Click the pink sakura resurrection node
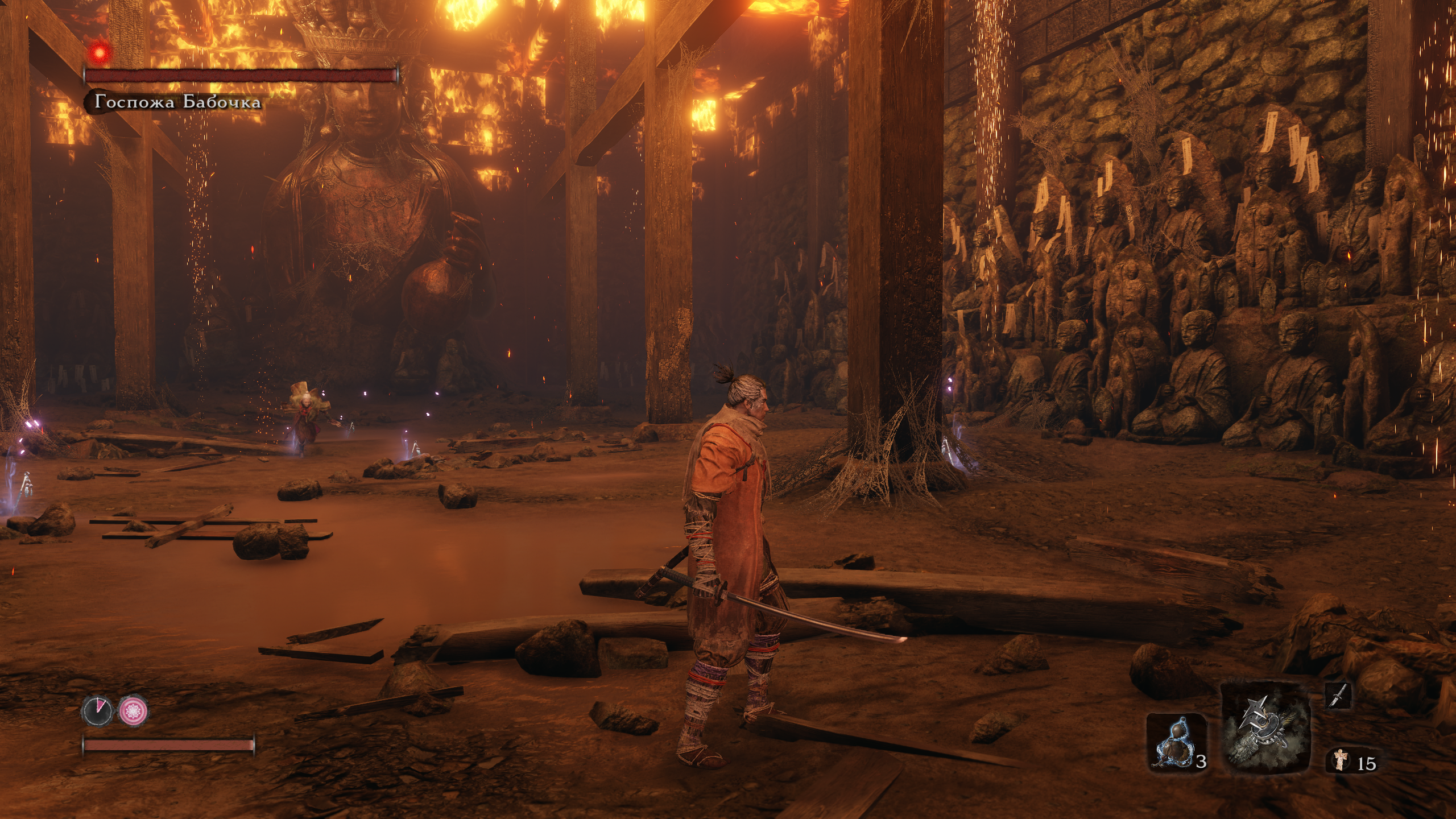1456x819 pixels. click(x=134, y=710)
